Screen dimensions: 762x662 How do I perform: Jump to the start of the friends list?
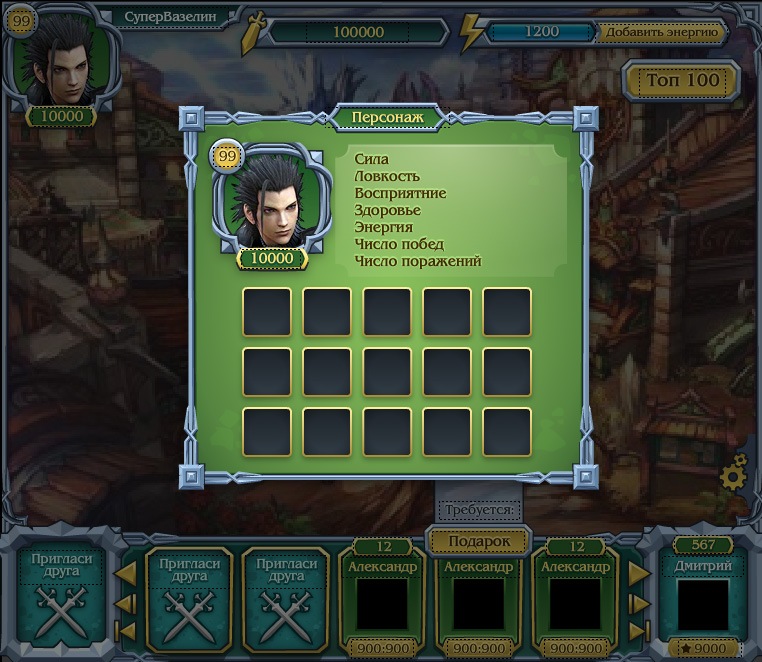[x=127, y=631]
